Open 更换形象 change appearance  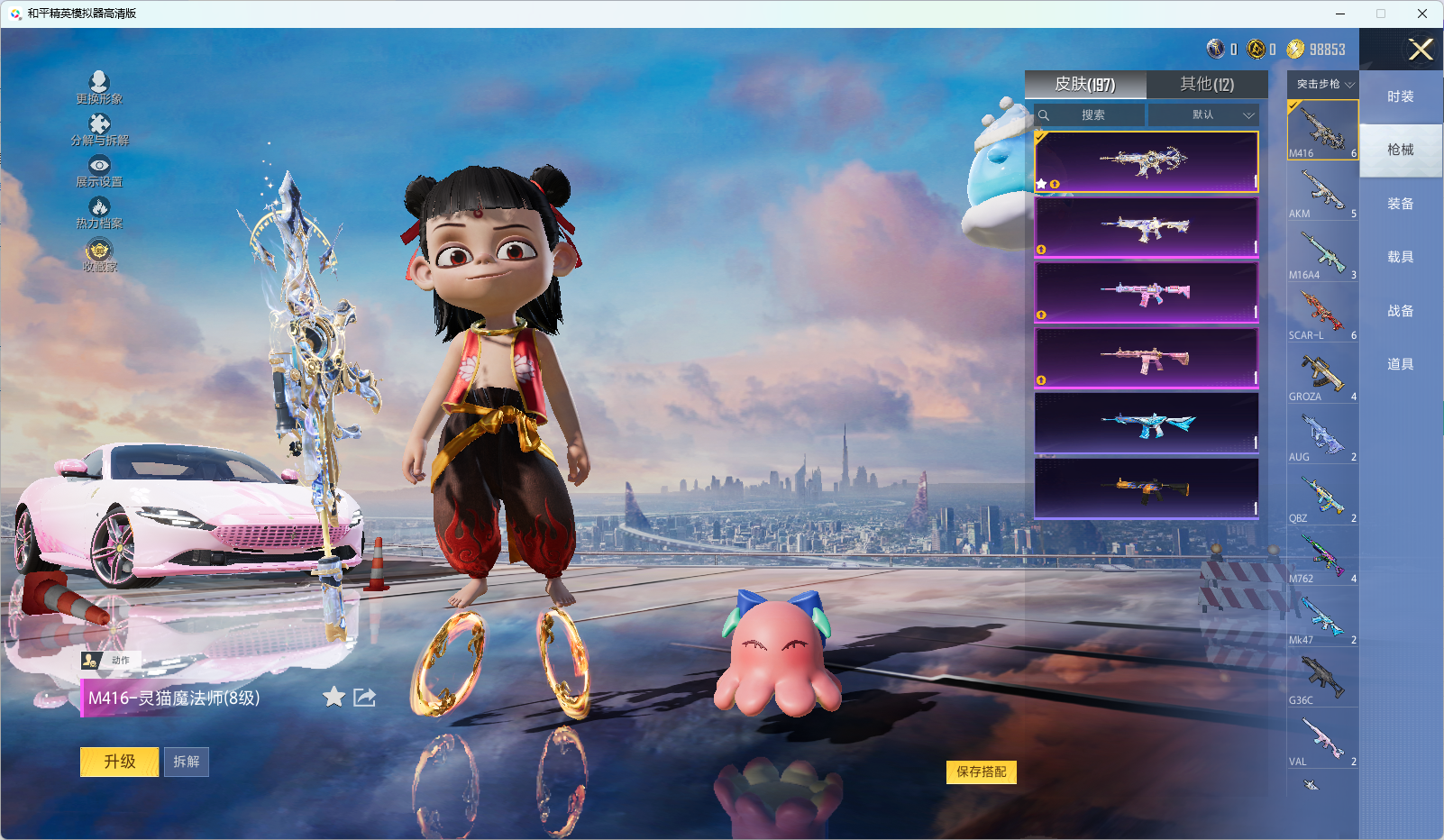[x=99, y=87]
